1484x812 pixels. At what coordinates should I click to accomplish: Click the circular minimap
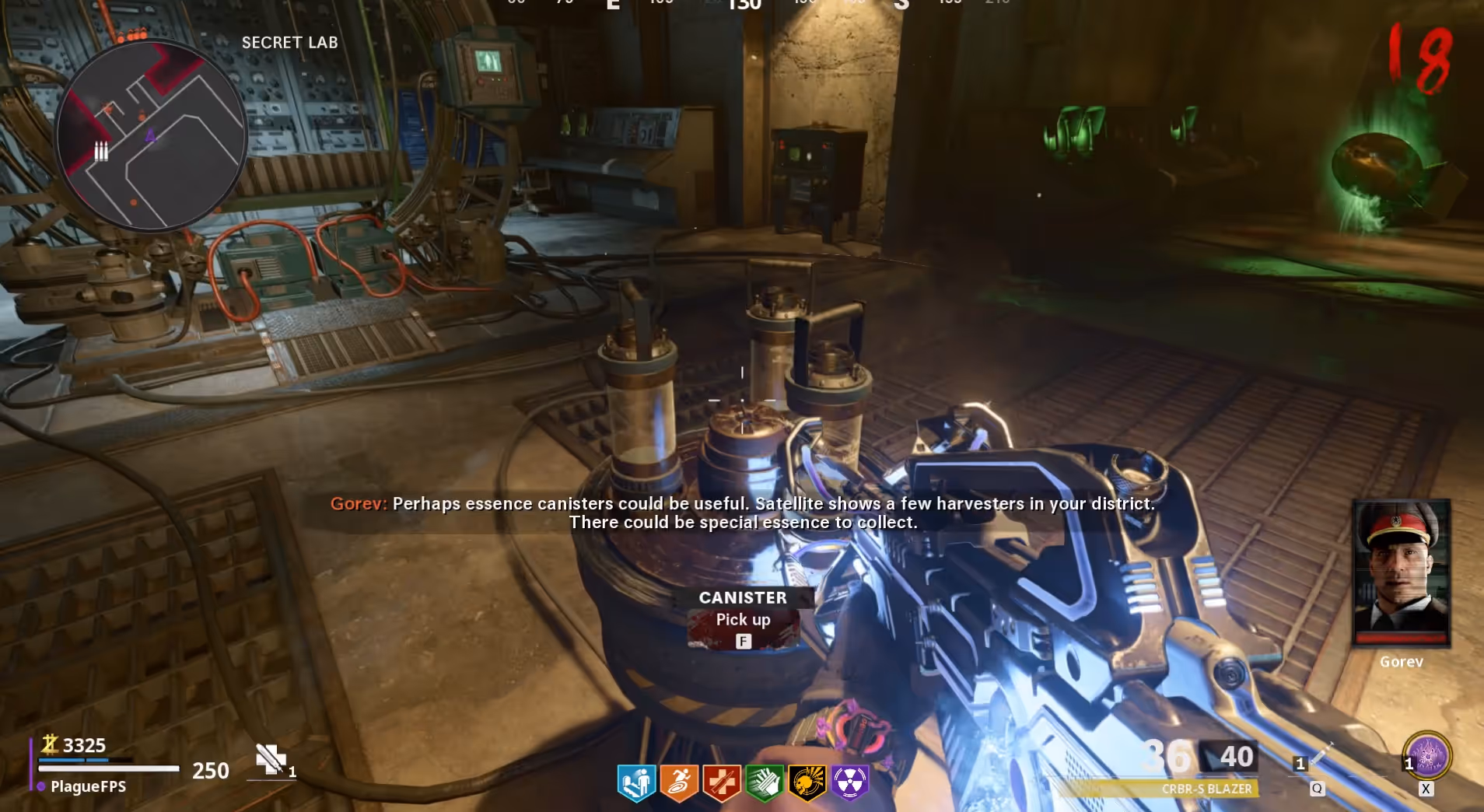coord(152,137)
